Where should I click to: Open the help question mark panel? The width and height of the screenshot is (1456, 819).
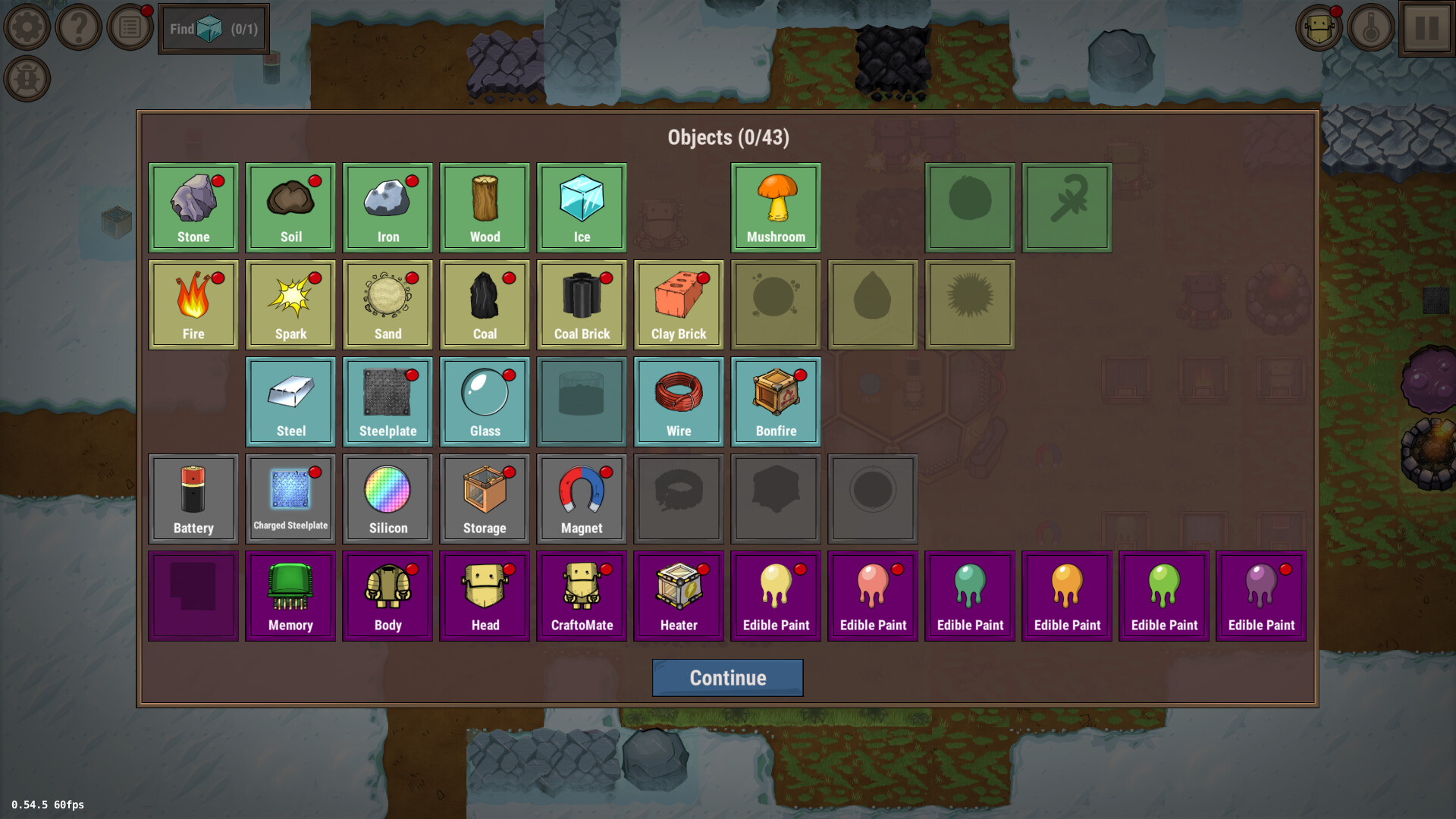[x=78, y=27]
